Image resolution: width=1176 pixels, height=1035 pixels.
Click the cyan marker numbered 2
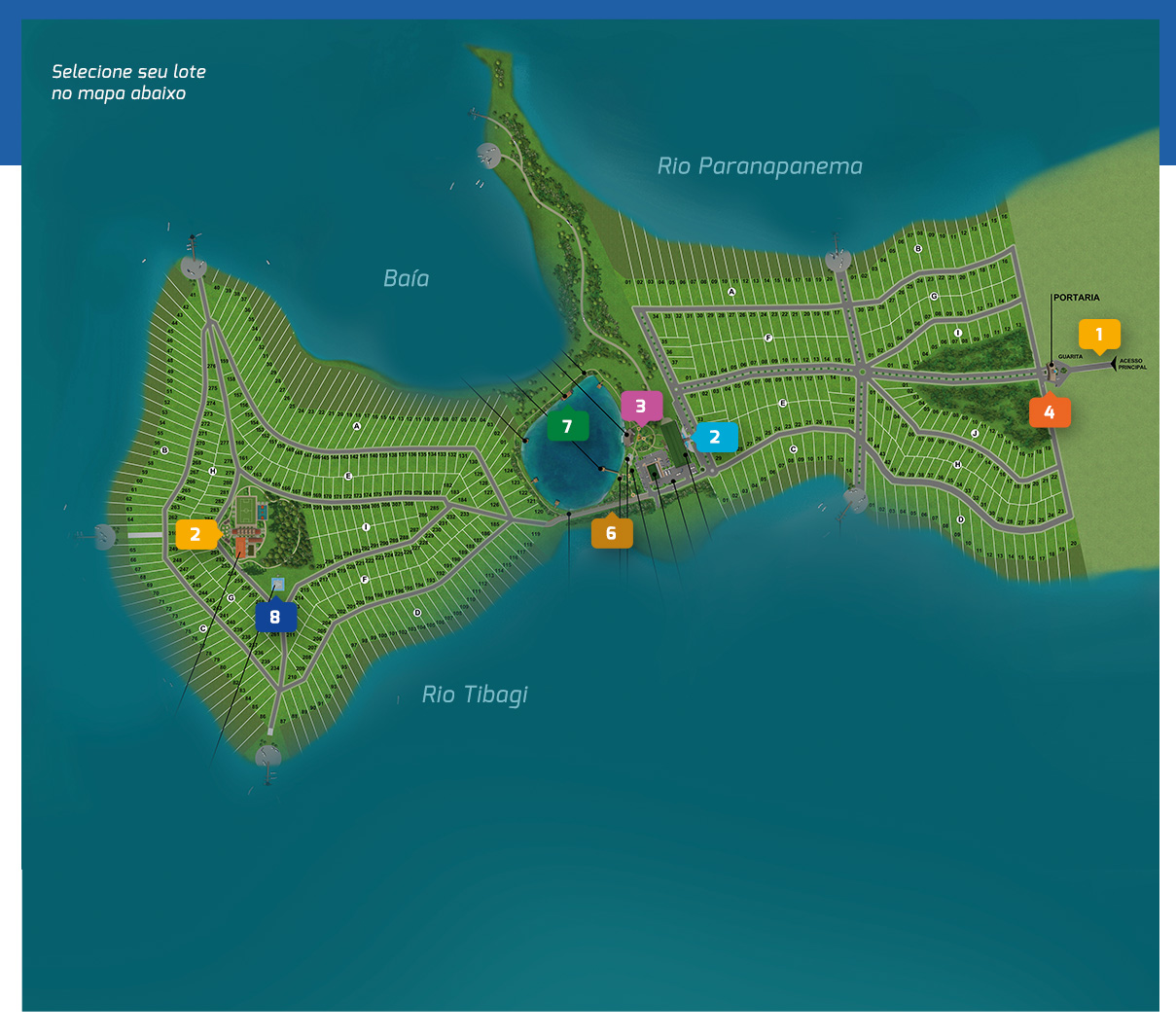pos(716,437)
